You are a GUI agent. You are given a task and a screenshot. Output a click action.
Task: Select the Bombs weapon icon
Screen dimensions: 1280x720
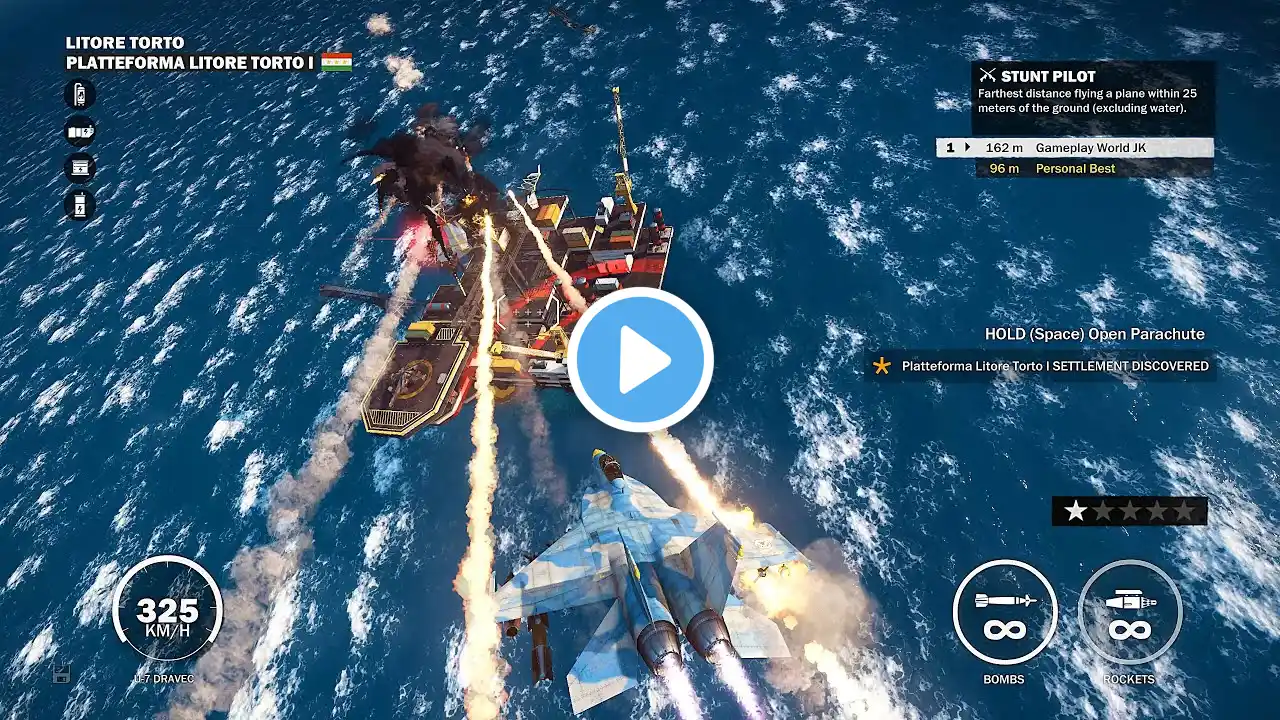[x=1004, y=611]
